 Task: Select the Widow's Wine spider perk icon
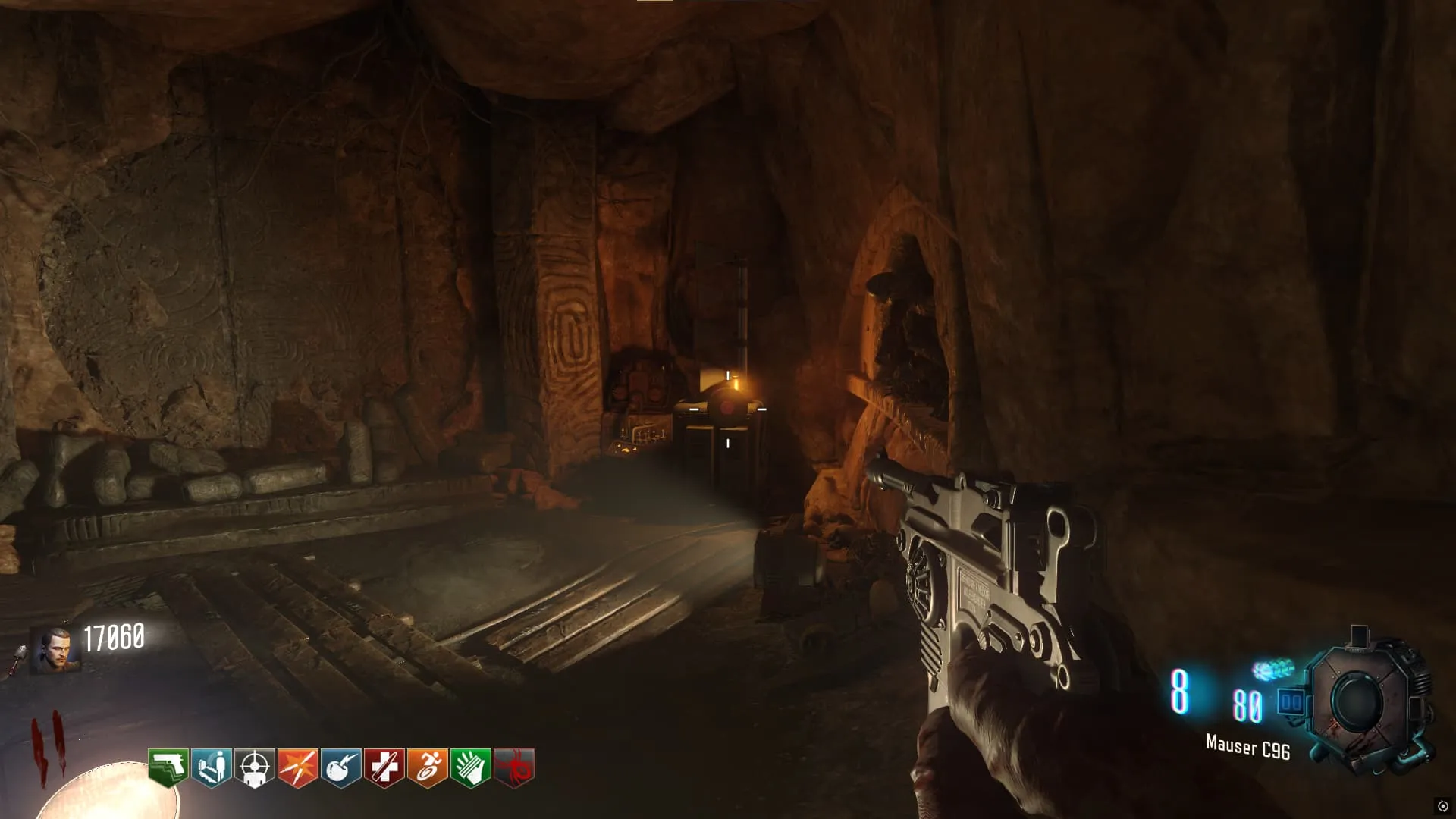coord(514,768)
